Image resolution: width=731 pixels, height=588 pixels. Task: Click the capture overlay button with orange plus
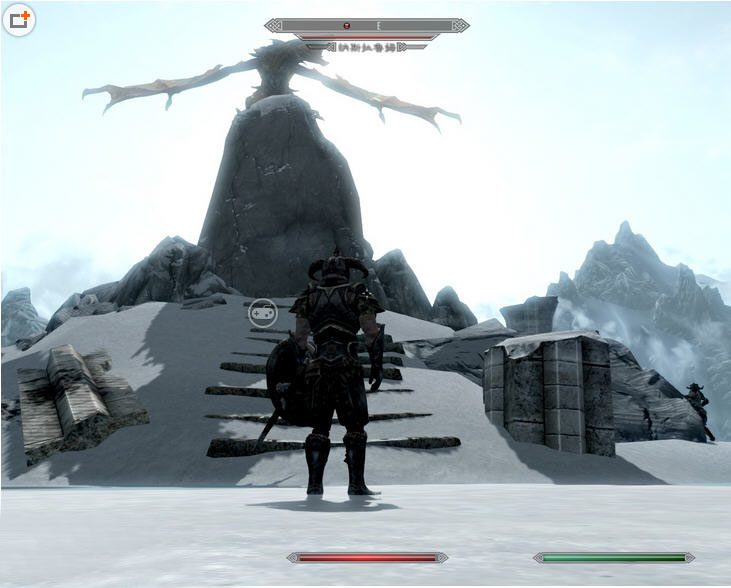(19, 19)
